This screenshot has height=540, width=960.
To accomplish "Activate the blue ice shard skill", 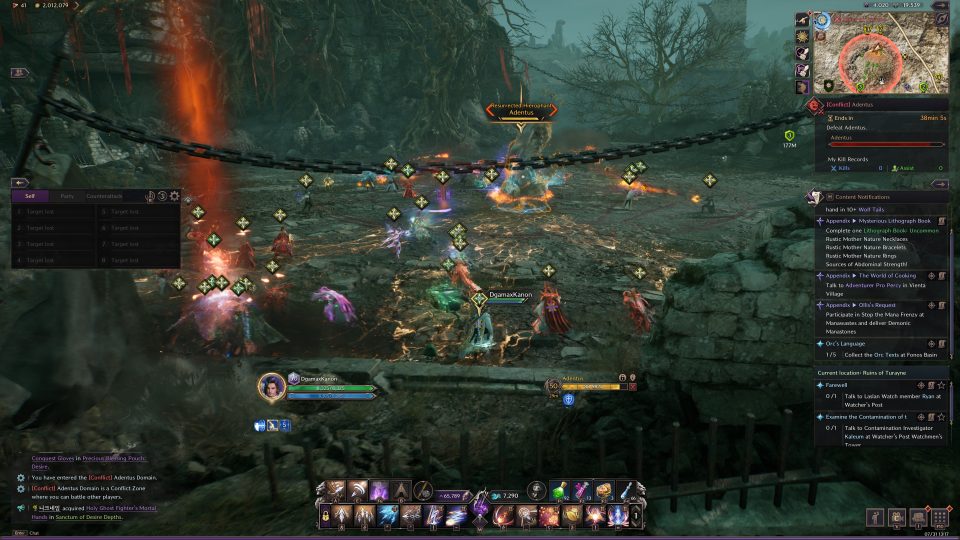I will (x=386, y=515).
